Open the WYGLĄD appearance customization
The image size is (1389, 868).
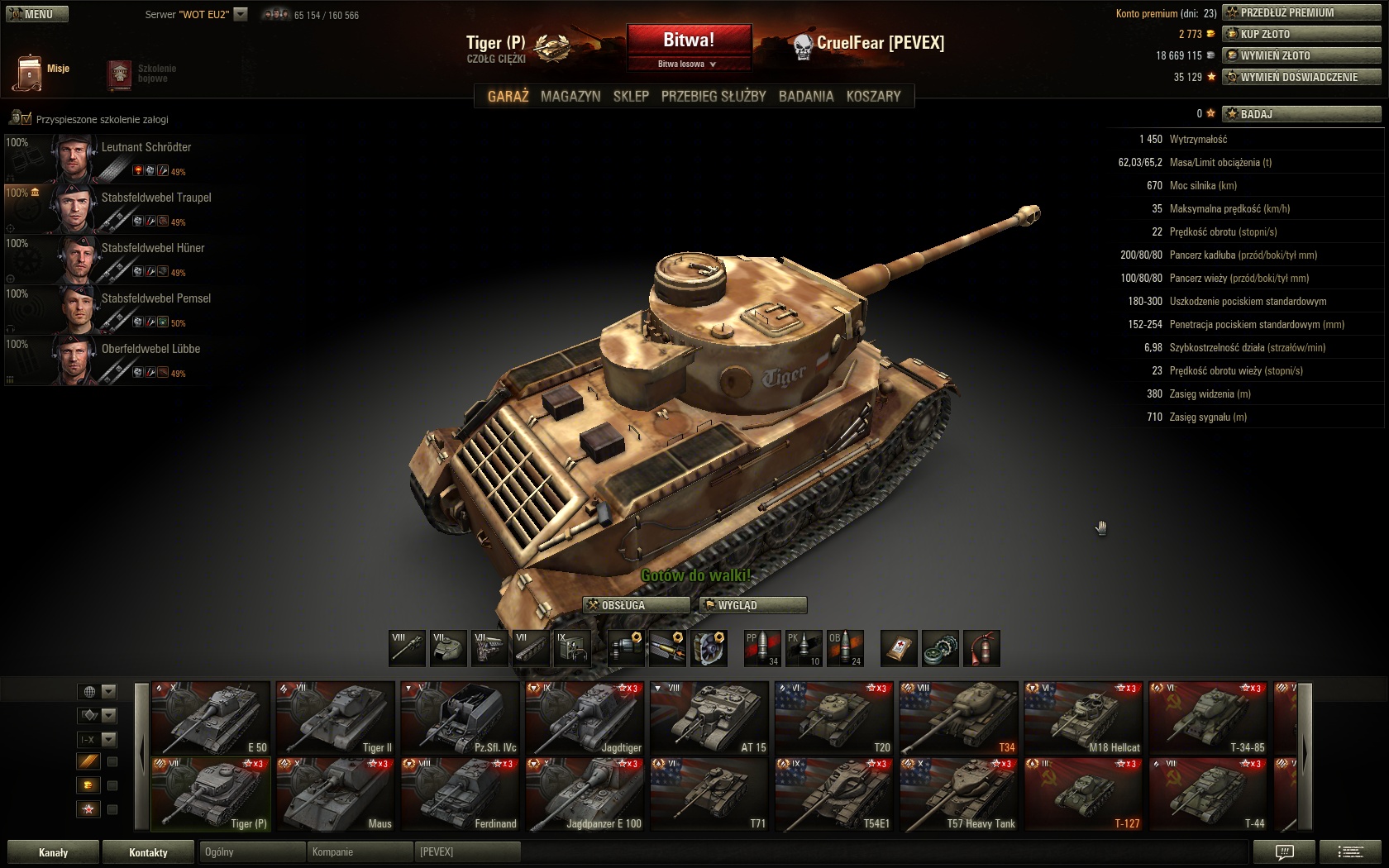(752, 605)
